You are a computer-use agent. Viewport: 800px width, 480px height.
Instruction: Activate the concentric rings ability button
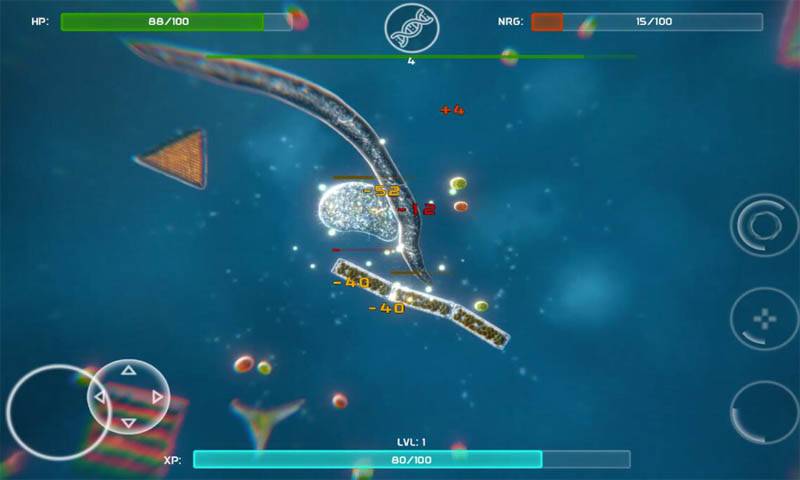(763, 225)
